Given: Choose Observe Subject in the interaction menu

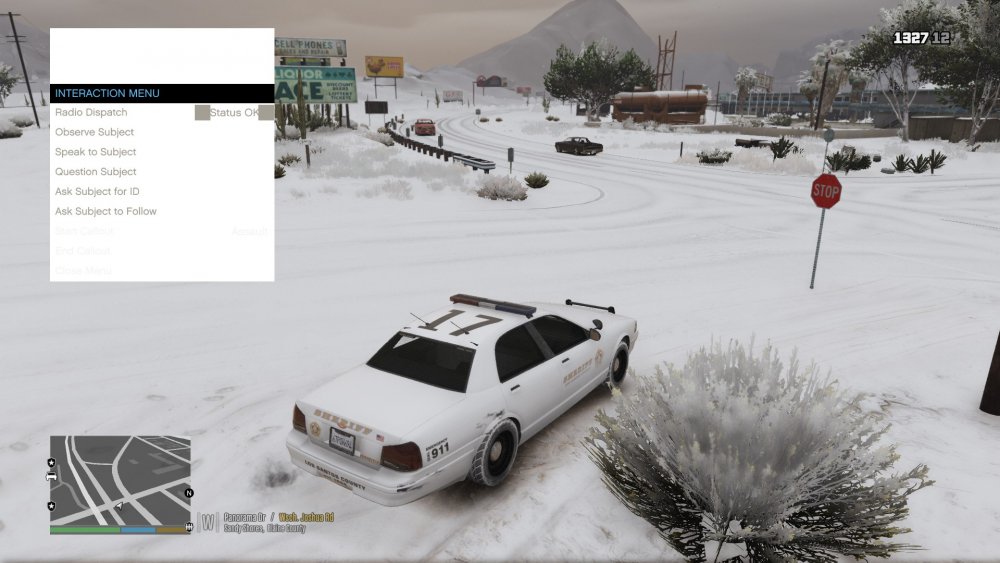Looking at the screenshot, I should click(95, 132).
